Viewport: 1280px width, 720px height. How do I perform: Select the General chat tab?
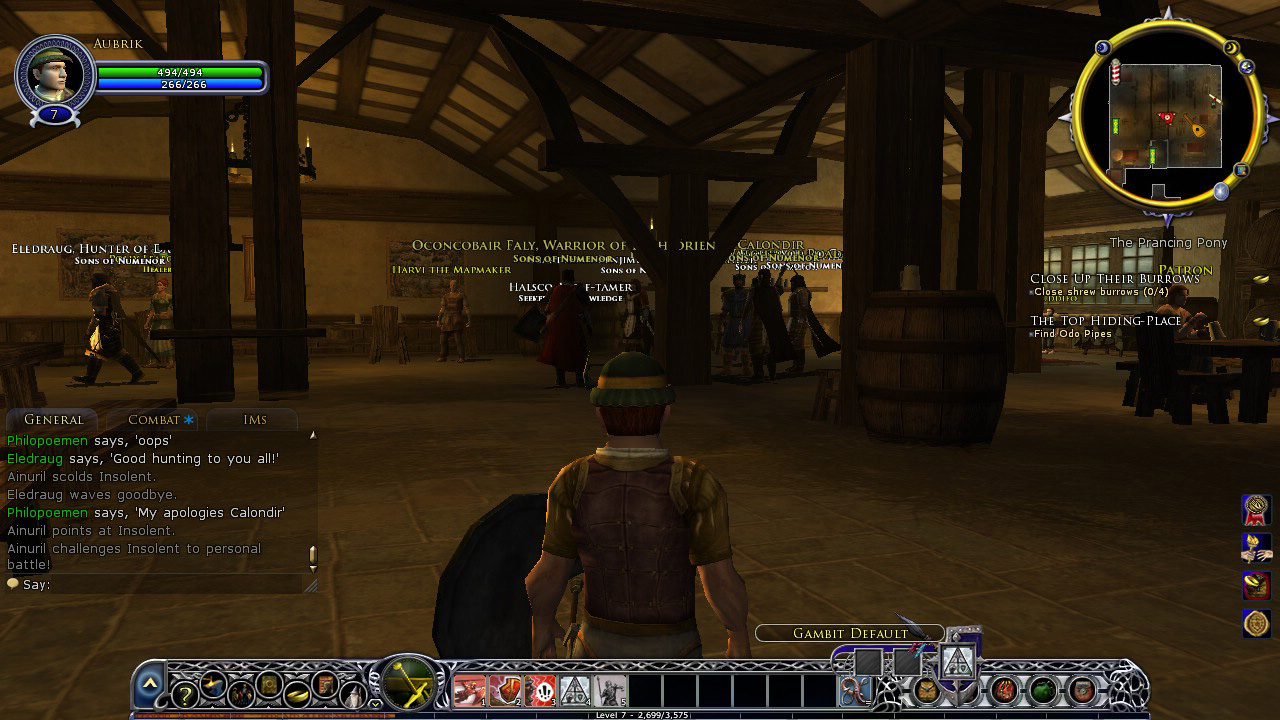click(x=53, y=420)
